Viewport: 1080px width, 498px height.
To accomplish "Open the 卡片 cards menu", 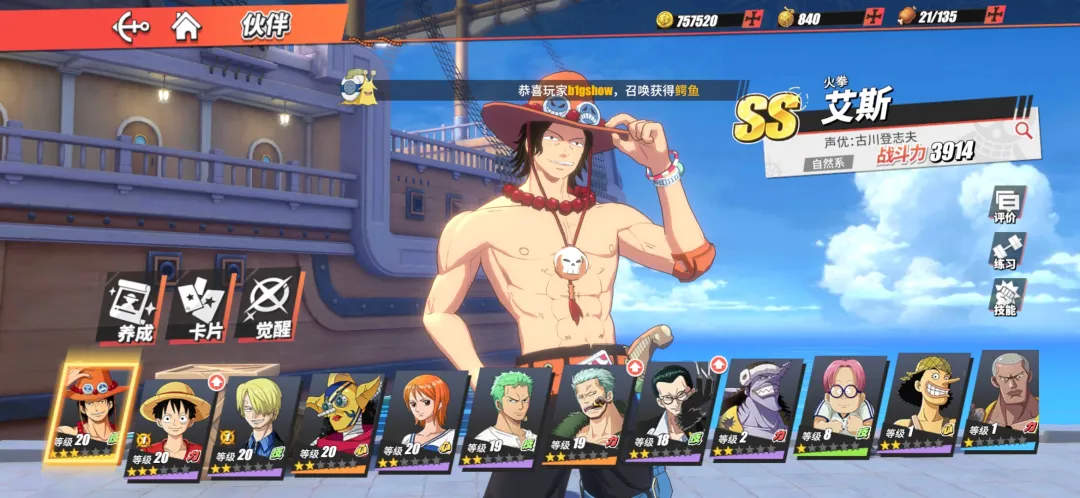I will [203, 307].
